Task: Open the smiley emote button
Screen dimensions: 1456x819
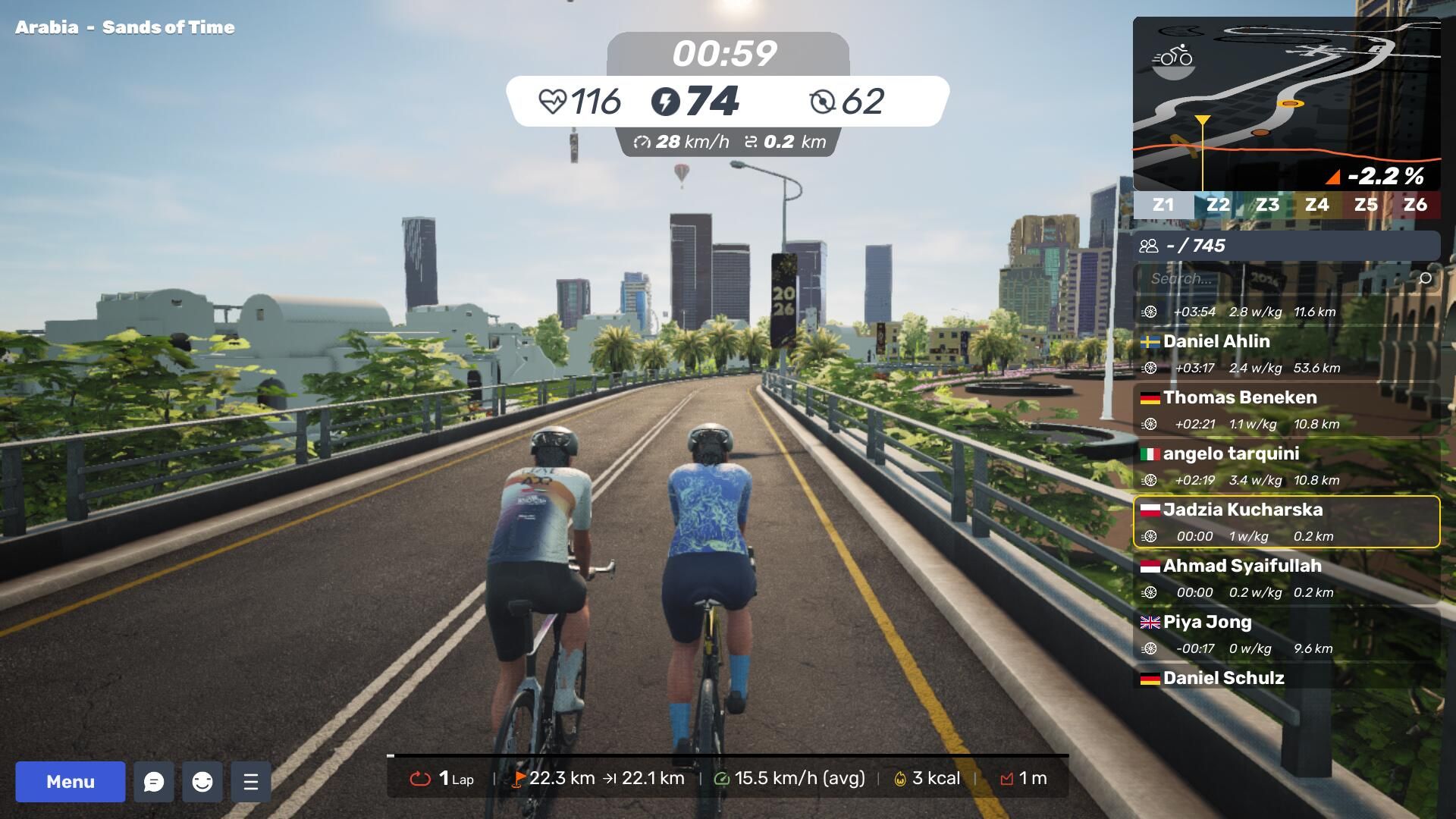Action: 202,782
